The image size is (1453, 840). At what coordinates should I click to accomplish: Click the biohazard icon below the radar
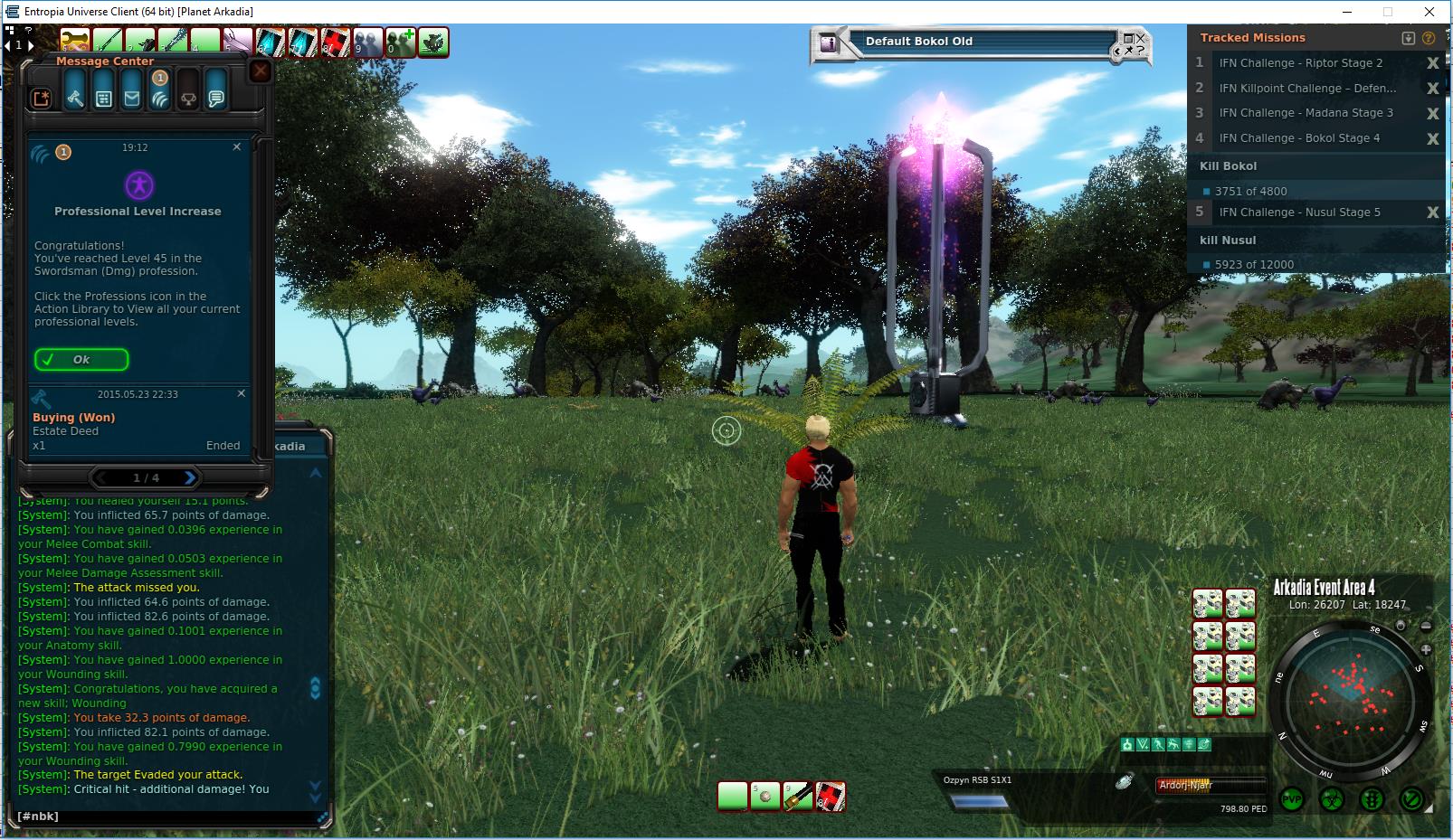click(x=1332, y=799)
